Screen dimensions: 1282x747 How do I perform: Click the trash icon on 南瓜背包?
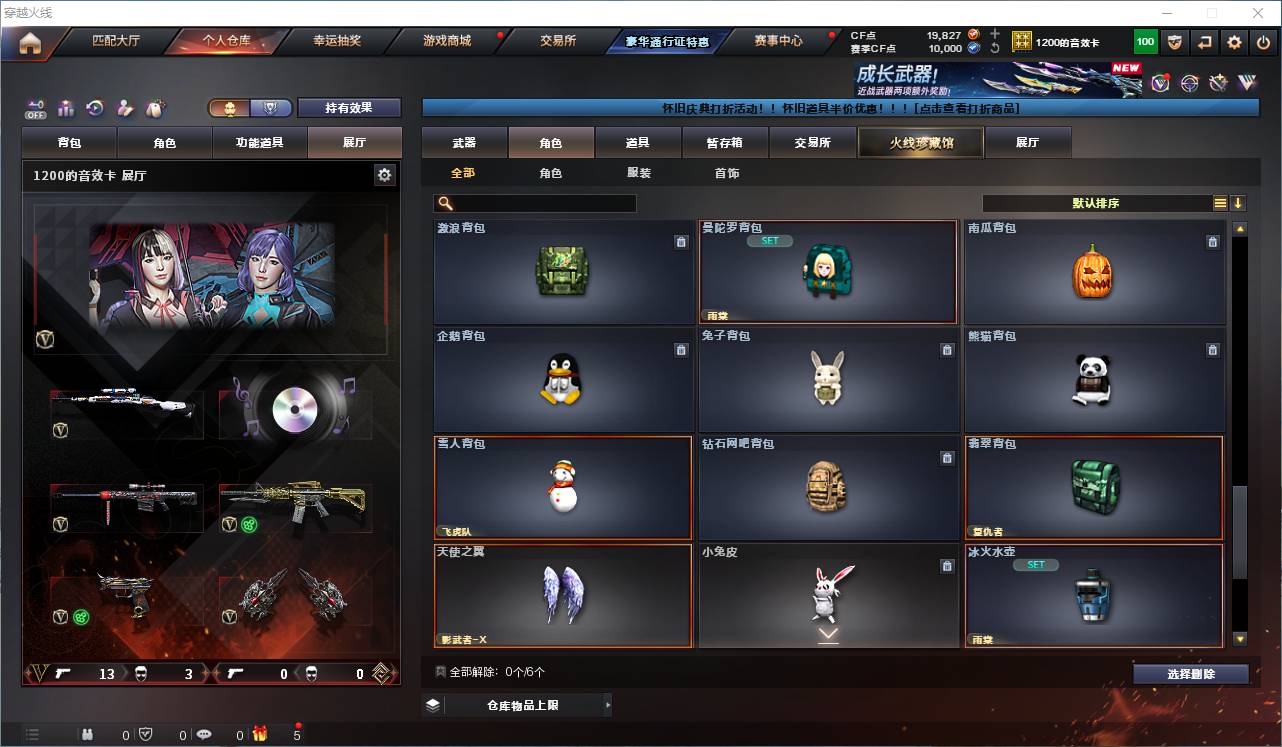coord(1212,242)
